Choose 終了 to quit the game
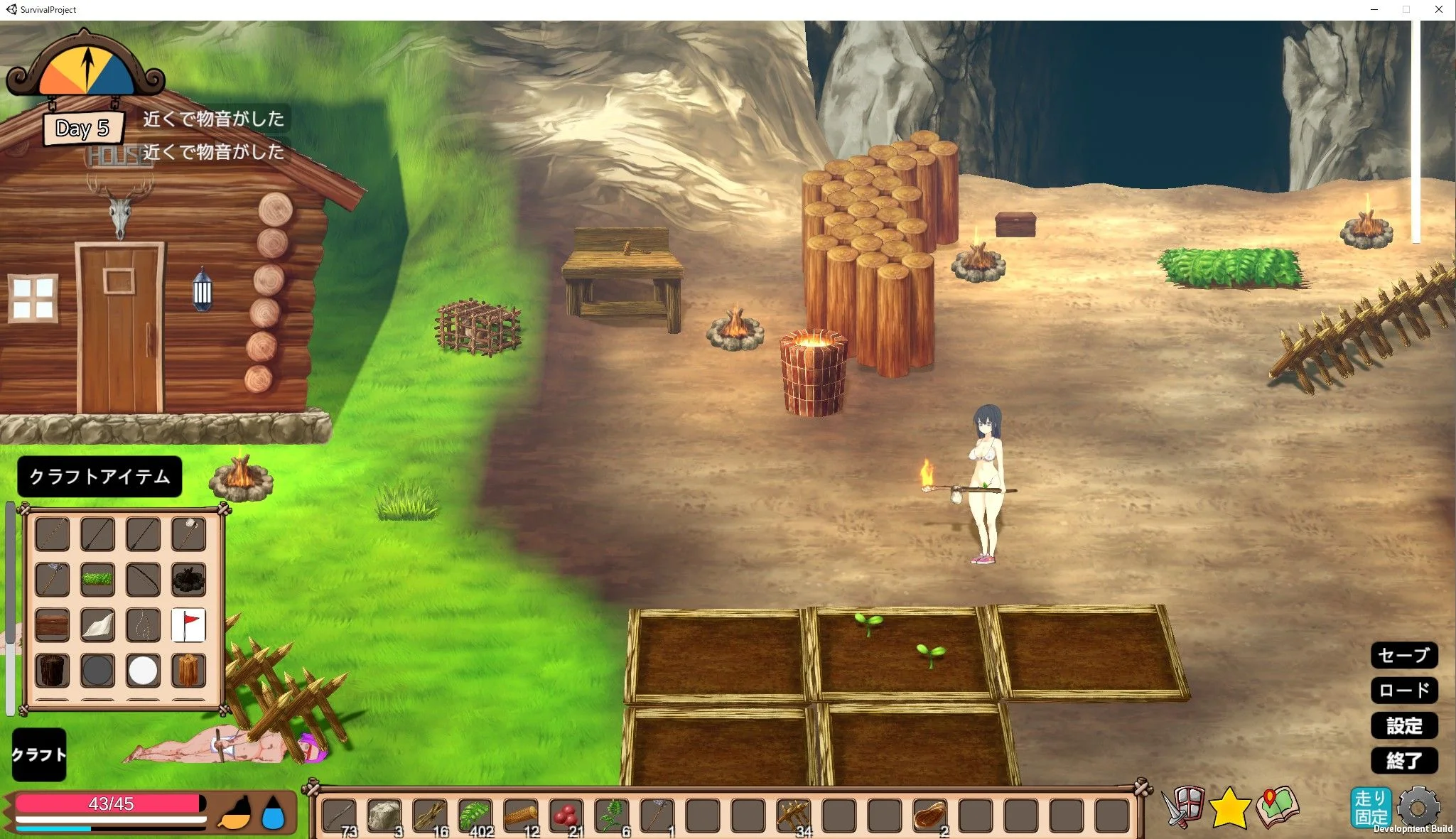The width and height of the screenshot is (1456, 839). click(1403, 760)
